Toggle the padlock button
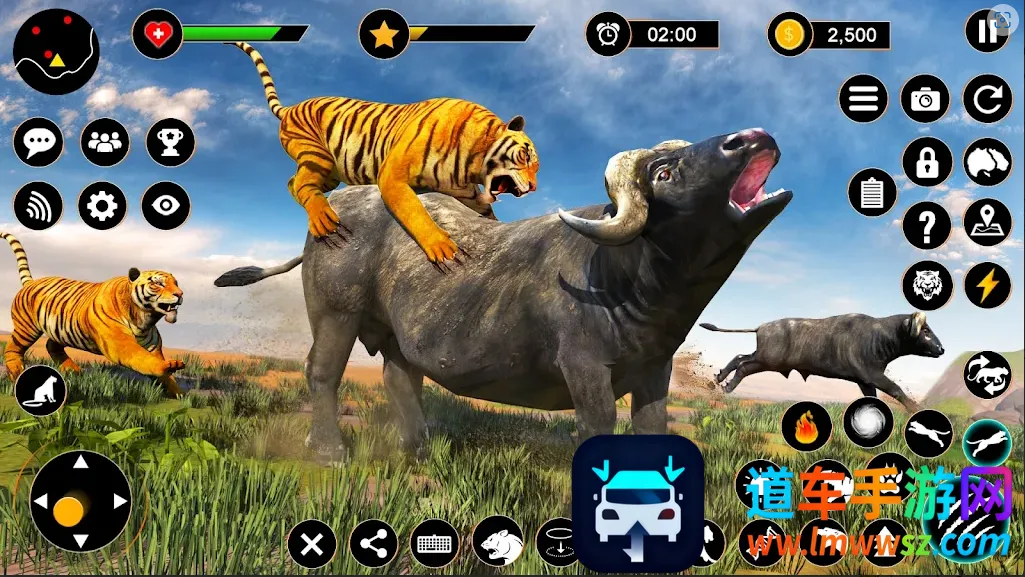This screenshot has width=1025, height=577. tap(926, 161)
